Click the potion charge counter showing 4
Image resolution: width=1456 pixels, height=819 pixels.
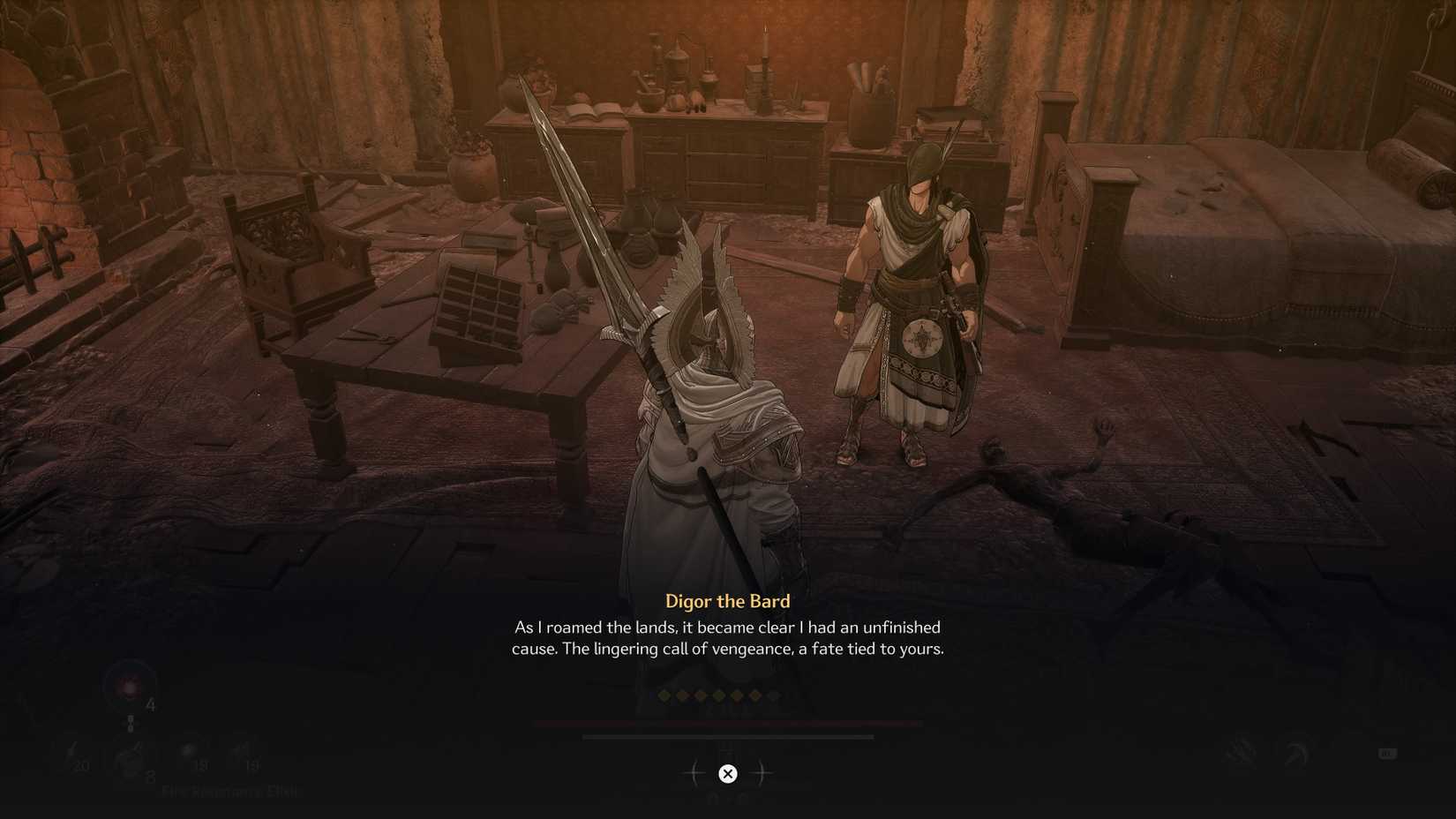[150, 704]
